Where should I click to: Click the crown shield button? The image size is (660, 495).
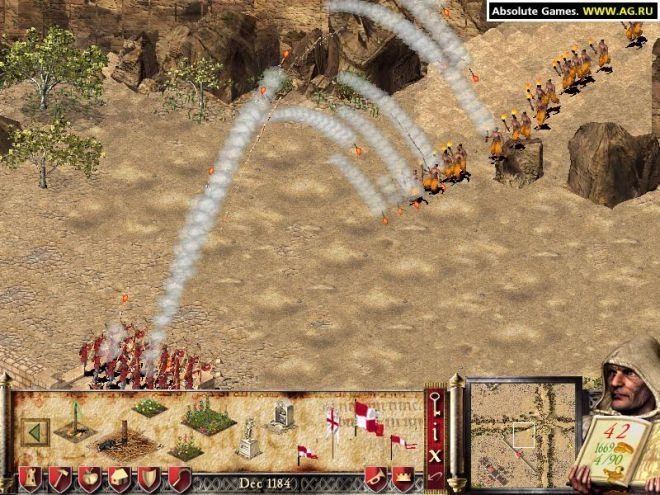pyautogui.click(x=403, y=478)
